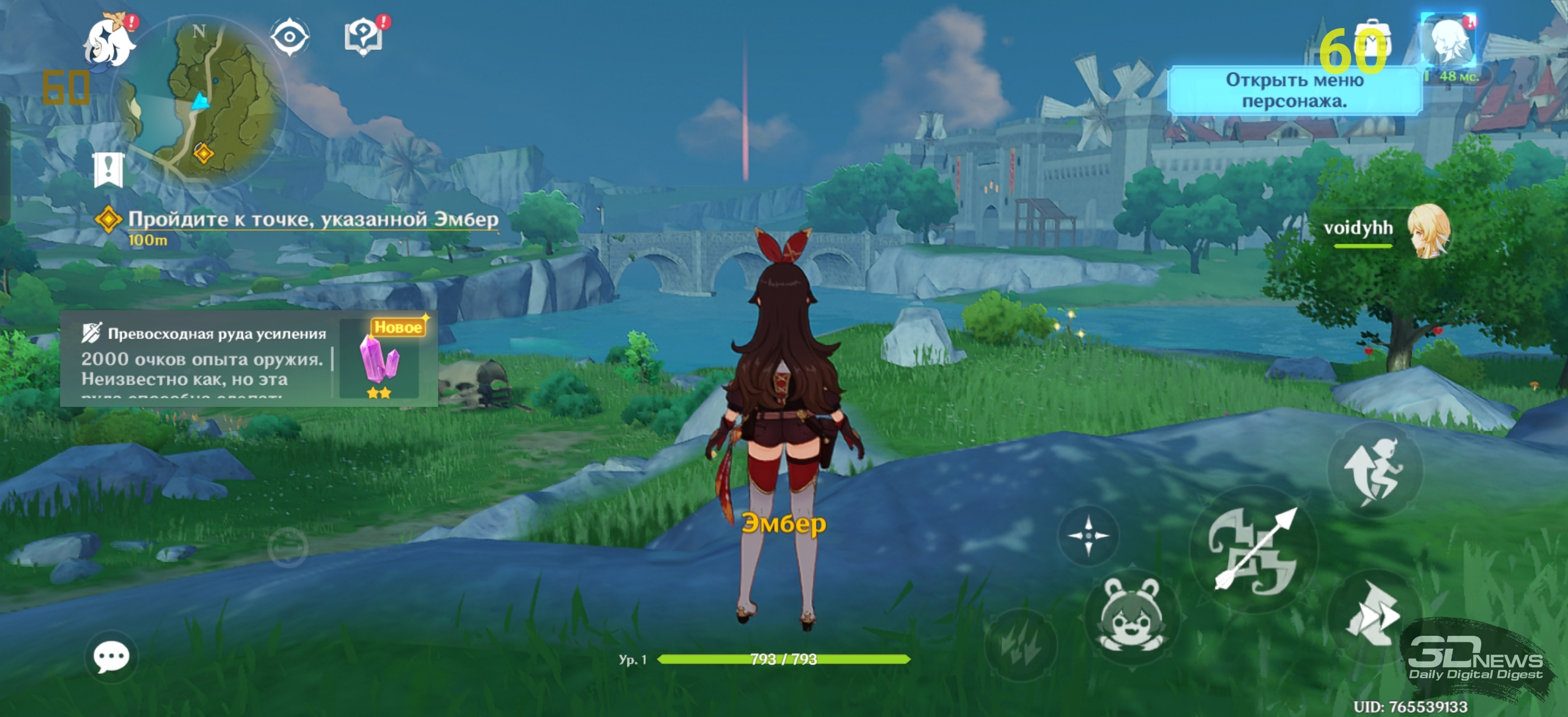Open the tutorial handbook icon
1568x717 pixels.
363,37
